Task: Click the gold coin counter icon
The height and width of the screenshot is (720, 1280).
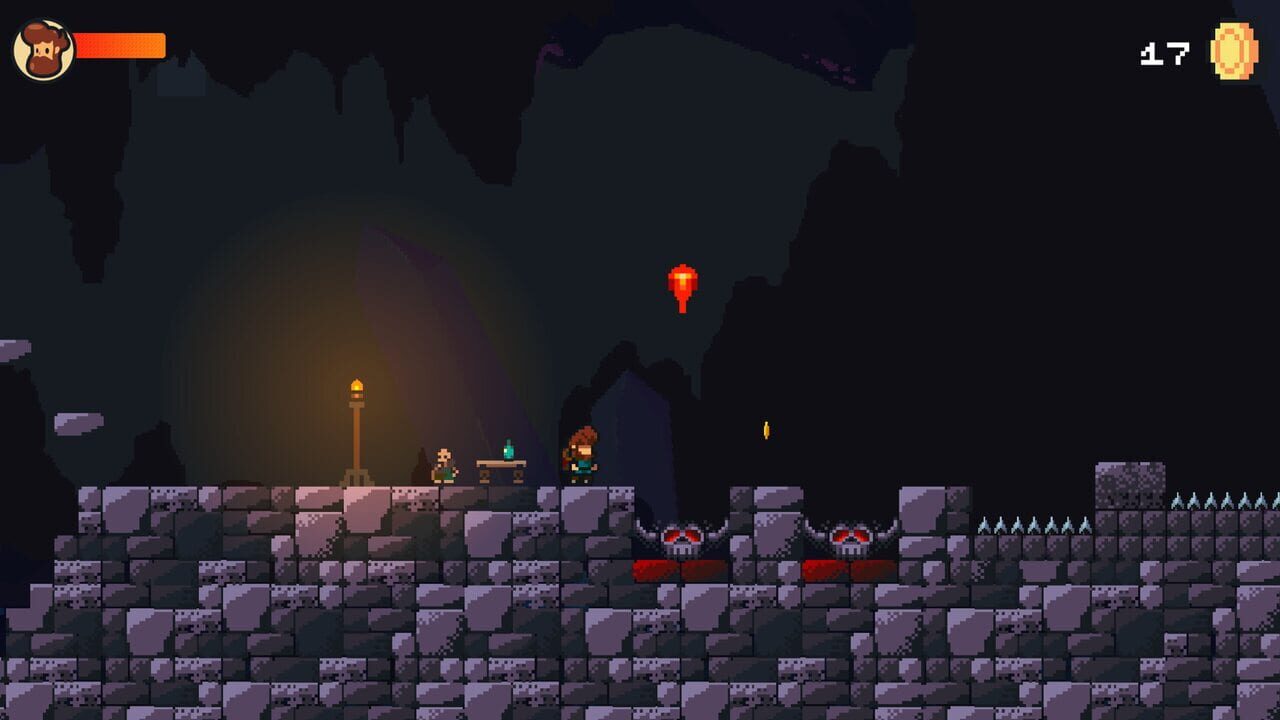Action: click(1233, 51)
